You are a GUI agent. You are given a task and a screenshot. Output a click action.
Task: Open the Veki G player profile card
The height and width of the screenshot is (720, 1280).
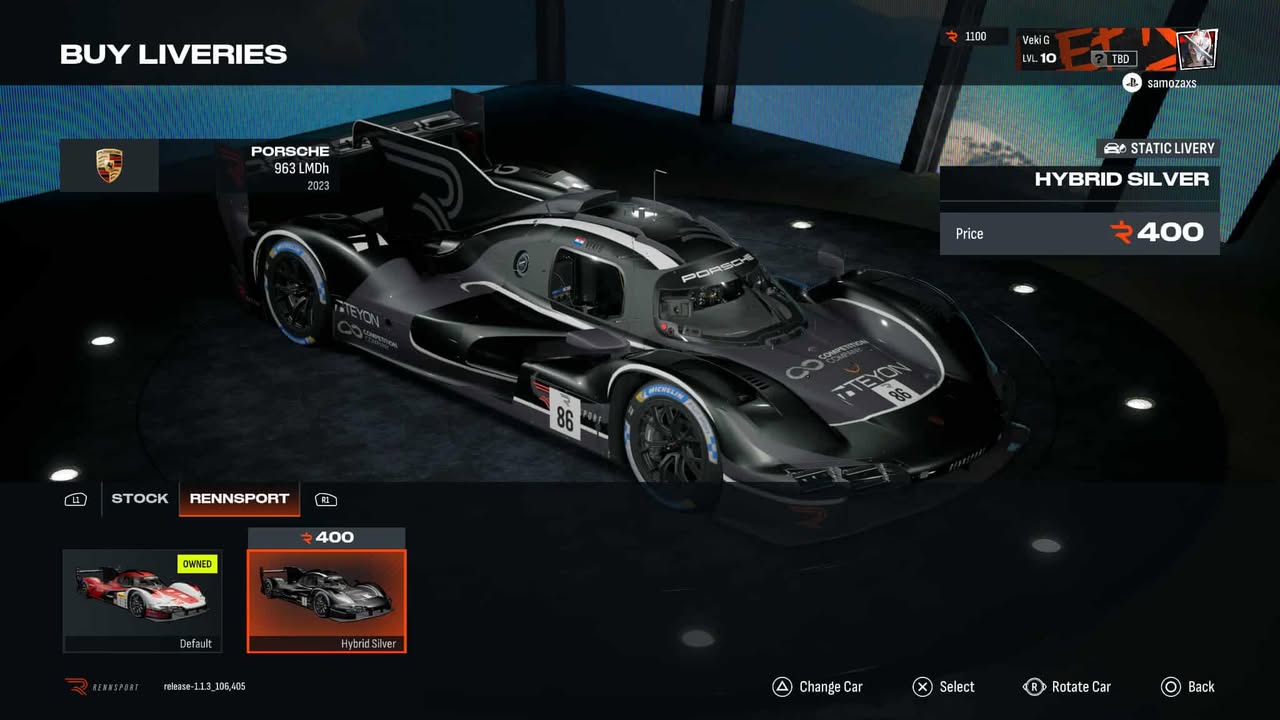point(1116,49)
